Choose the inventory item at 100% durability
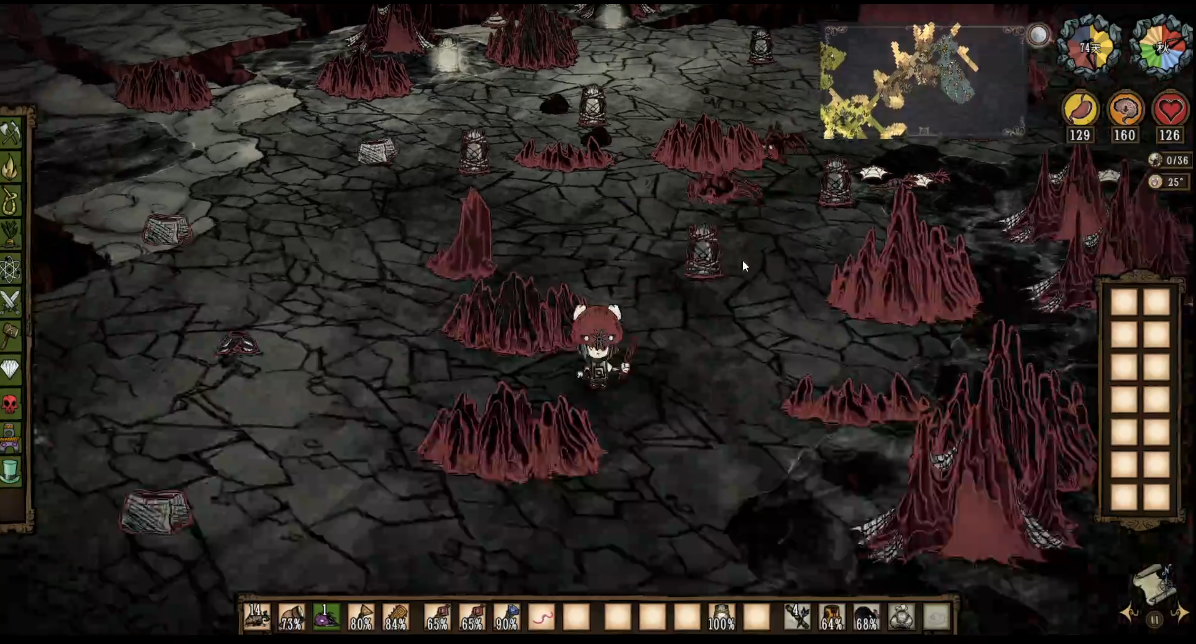 click(x=722, y=616)
